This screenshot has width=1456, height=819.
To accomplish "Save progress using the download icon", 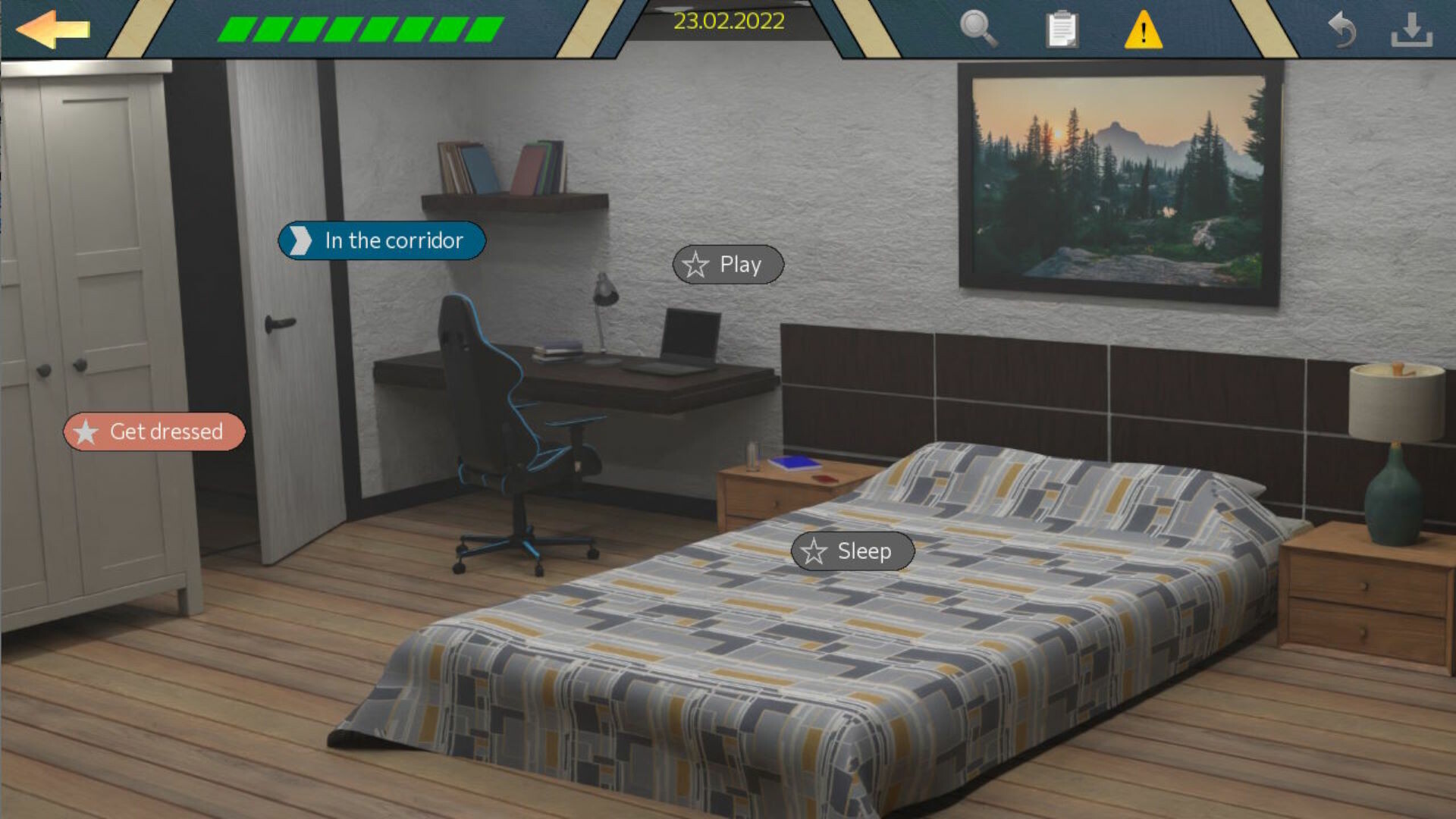I will click(x=1414, y=30).
